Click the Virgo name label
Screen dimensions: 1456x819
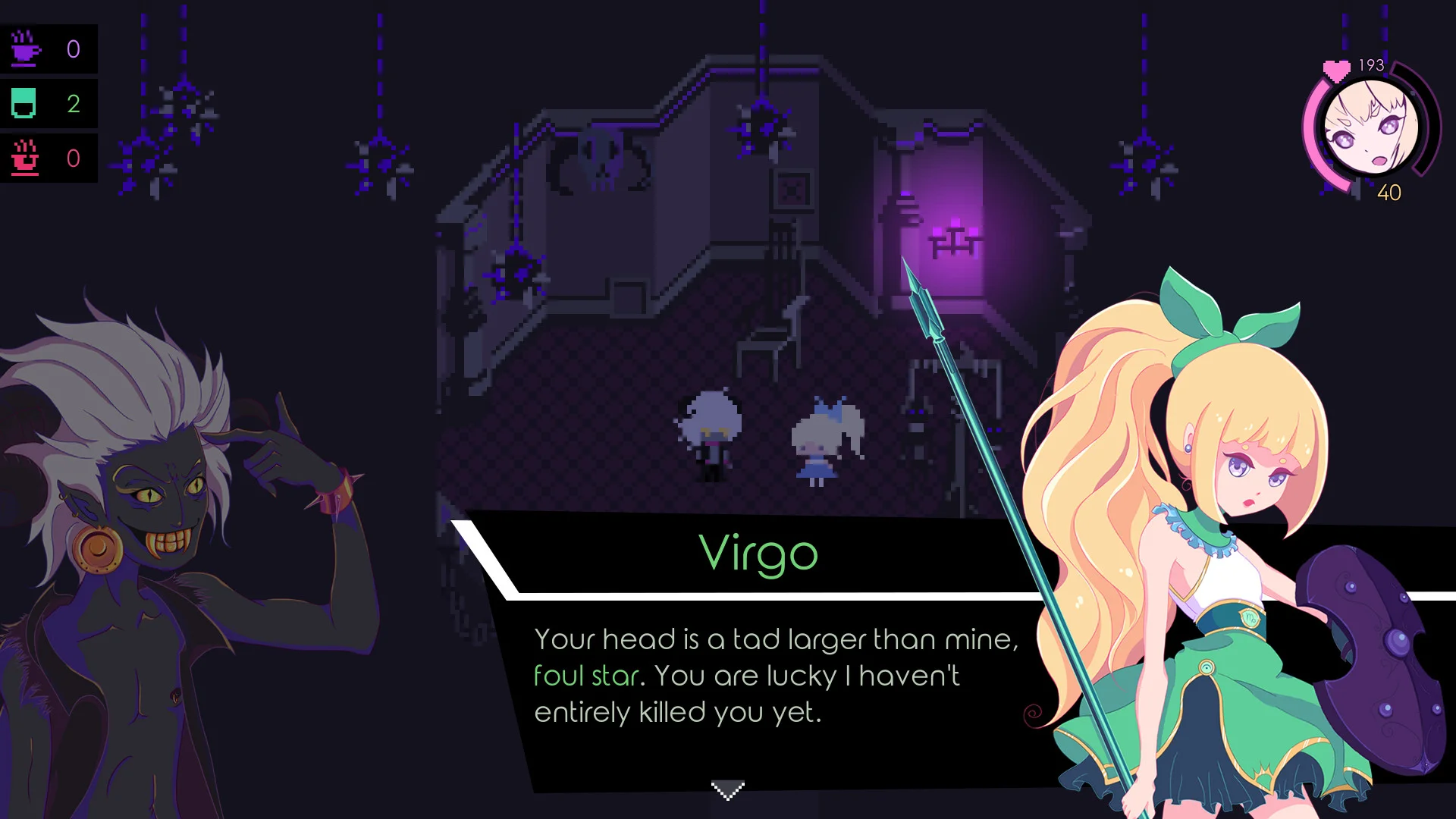pos(757,553)
